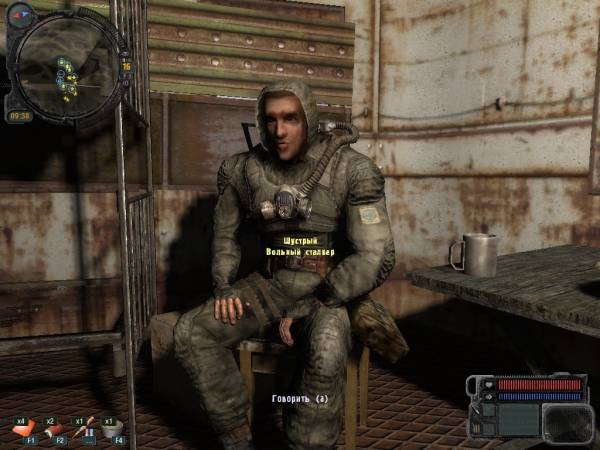Screen dimensions: 600x450
Task: Use the F1 quick slot food item
Action: coord(24,429)
